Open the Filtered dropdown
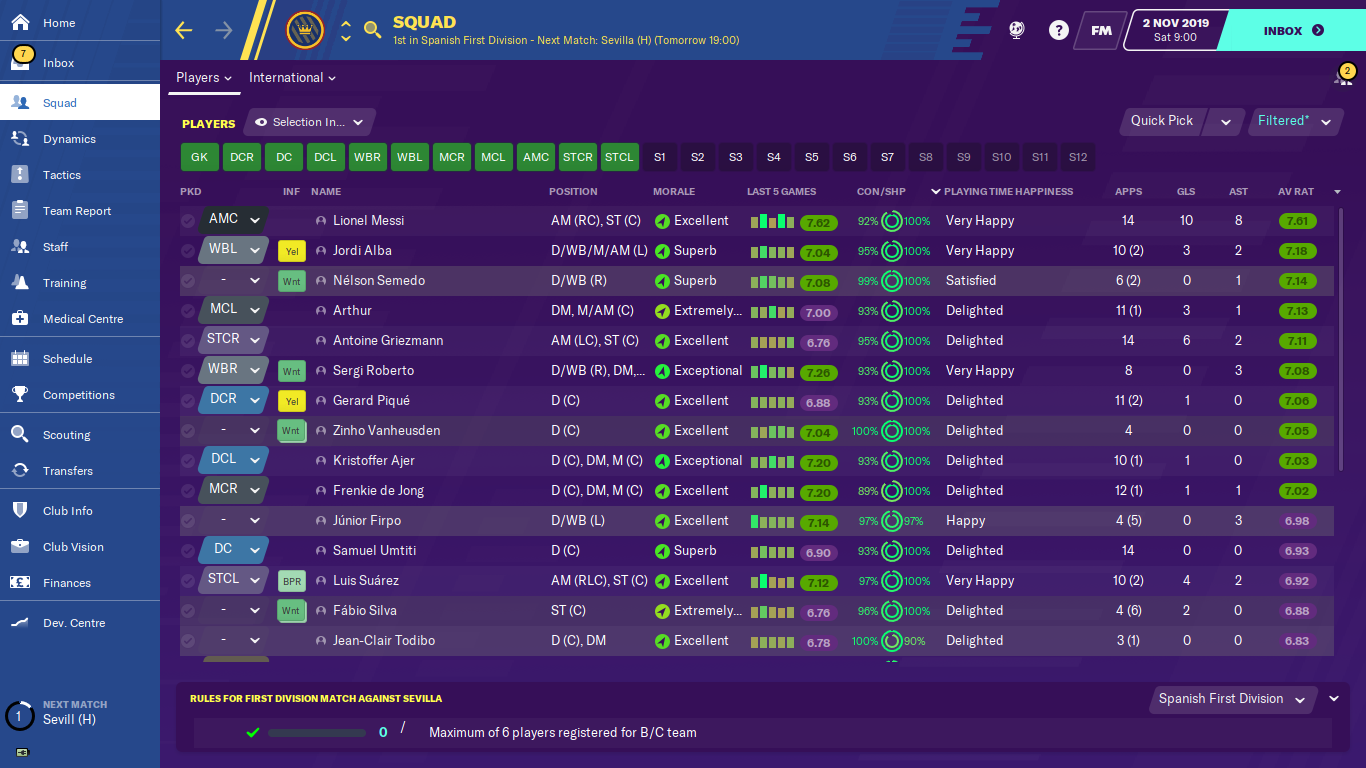 point(1294,121)
